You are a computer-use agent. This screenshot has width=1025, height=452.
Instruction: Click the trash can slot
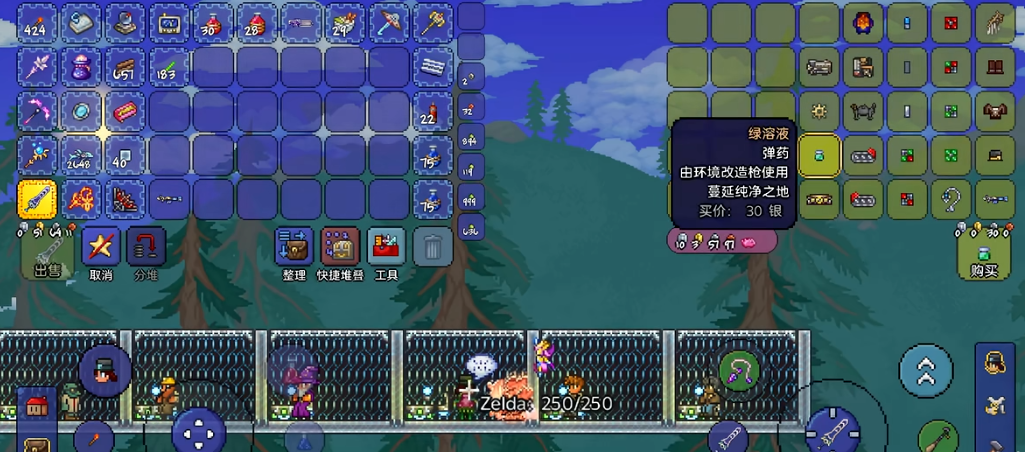click(x=432, y=246)
